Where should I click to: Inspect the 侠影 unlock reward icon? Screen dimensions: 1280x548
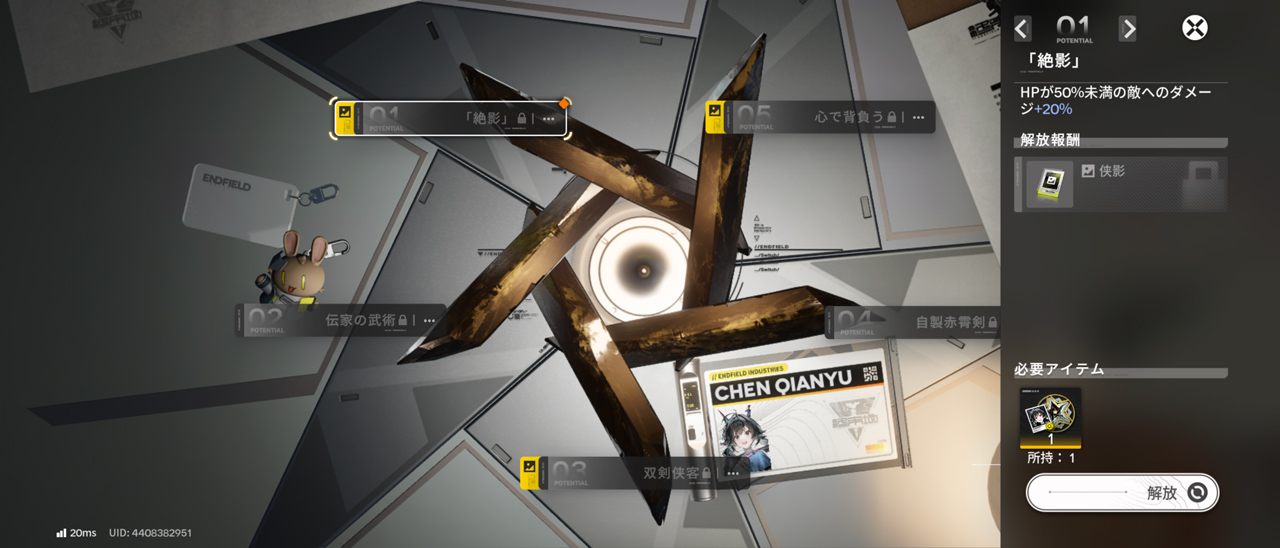(x=1049, y=184)
